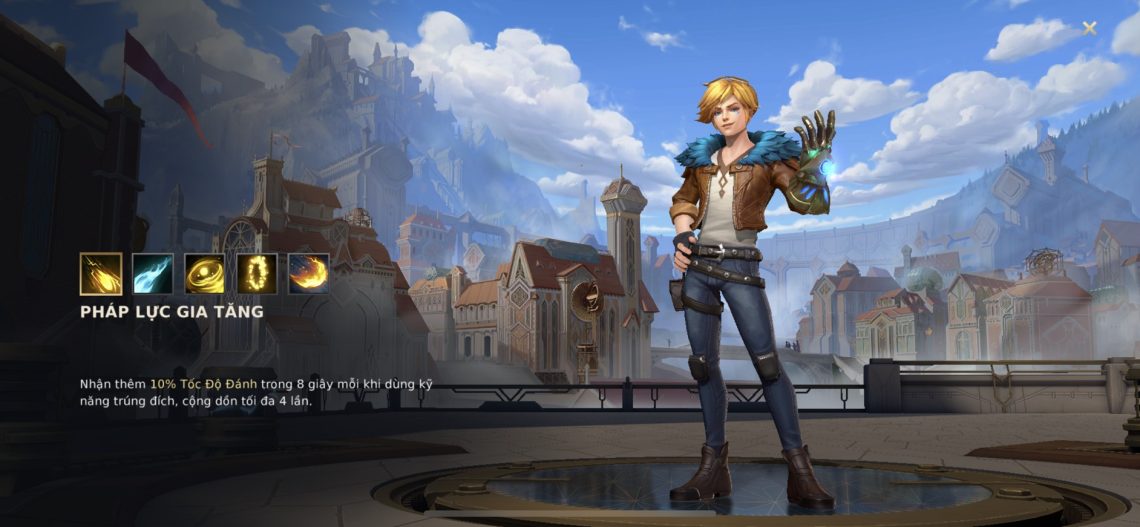Select the golden swirling orb ability icon
The image size is (1140, 527).
(205, 273)
